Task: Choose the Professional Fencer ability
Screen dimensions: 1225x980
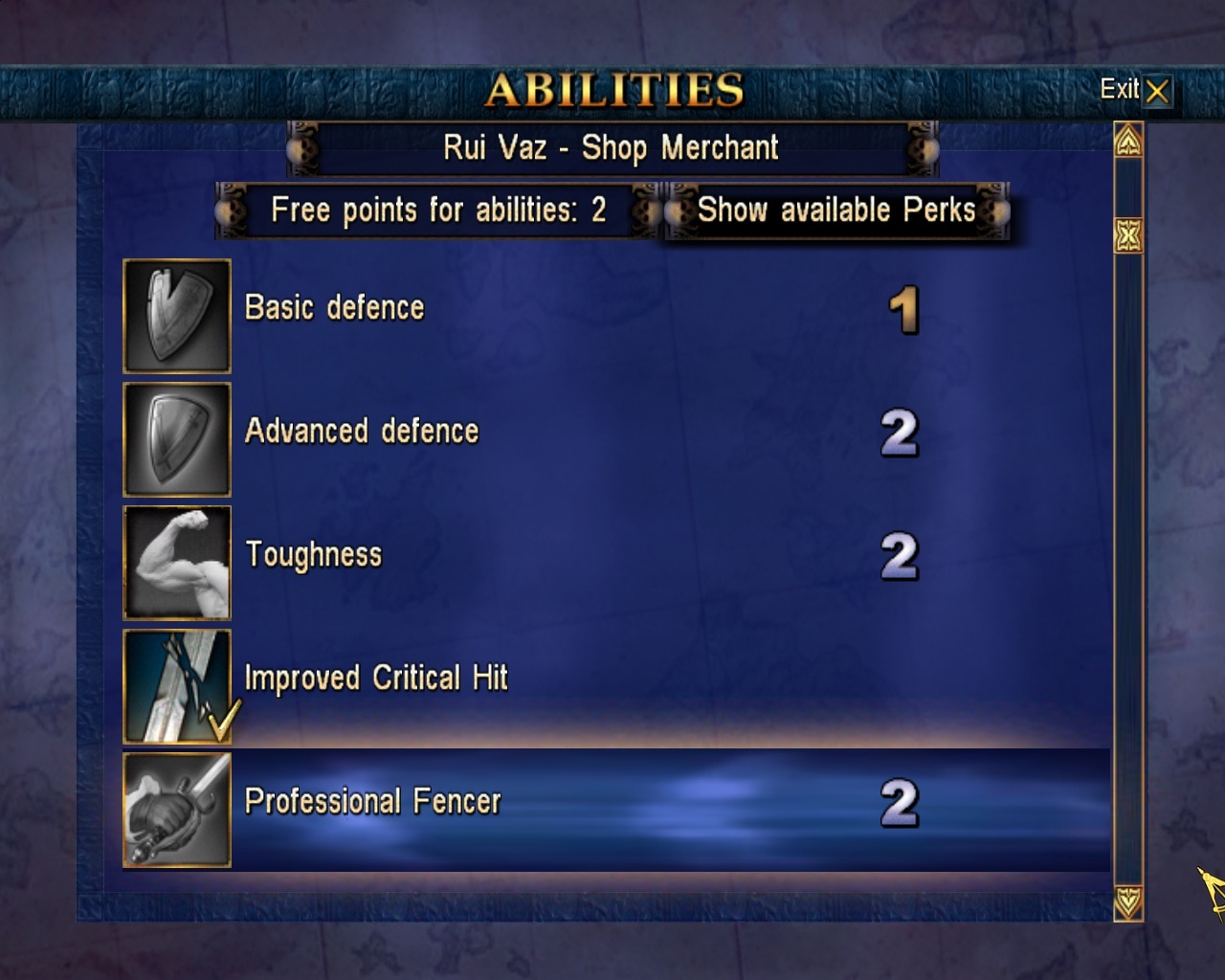Action: (x=372, y=802)
